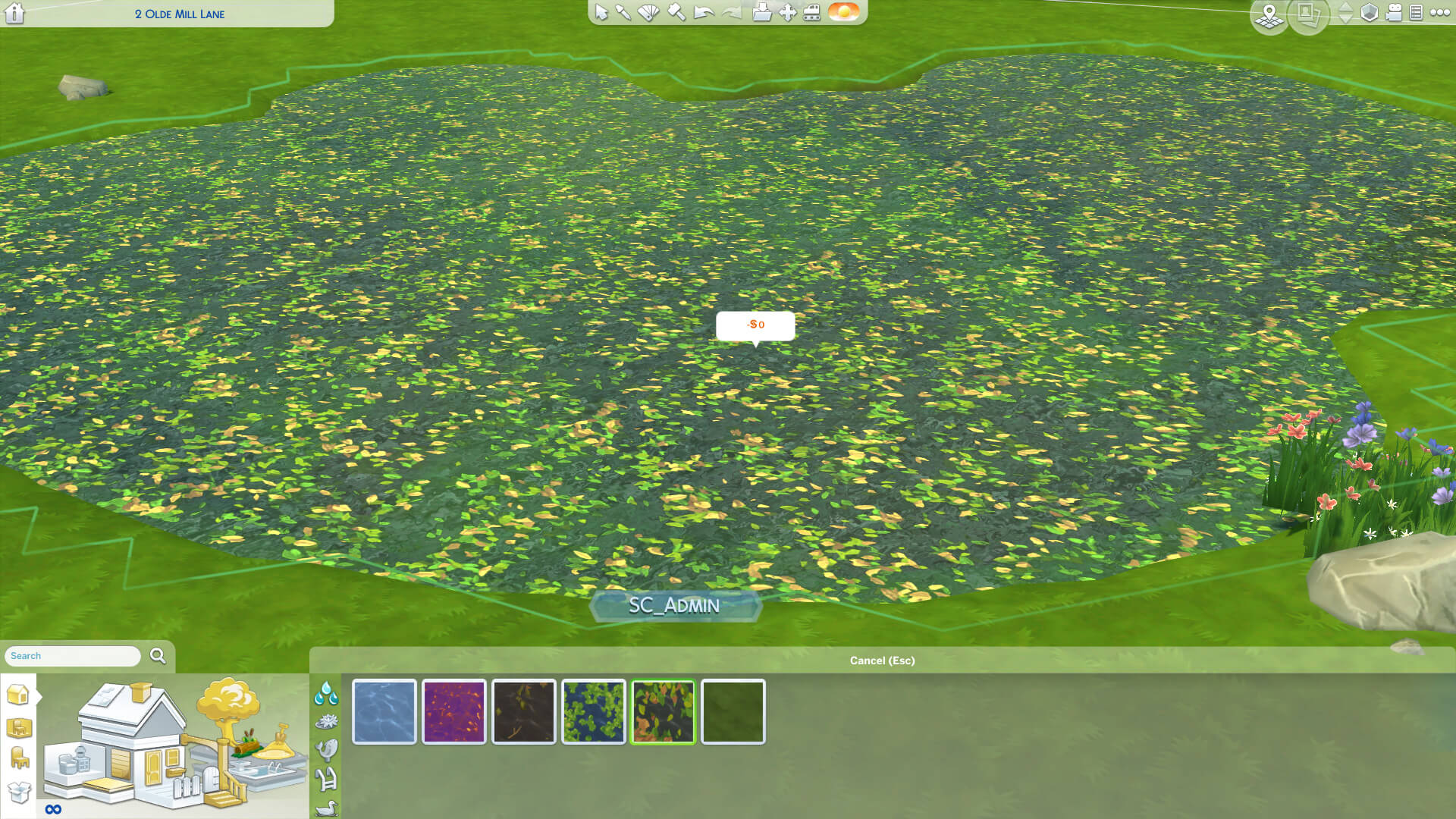Open the Gallery photos button
Image resolution: width=1456 pixels, height=819 pixels.
tap(1307, 14)
